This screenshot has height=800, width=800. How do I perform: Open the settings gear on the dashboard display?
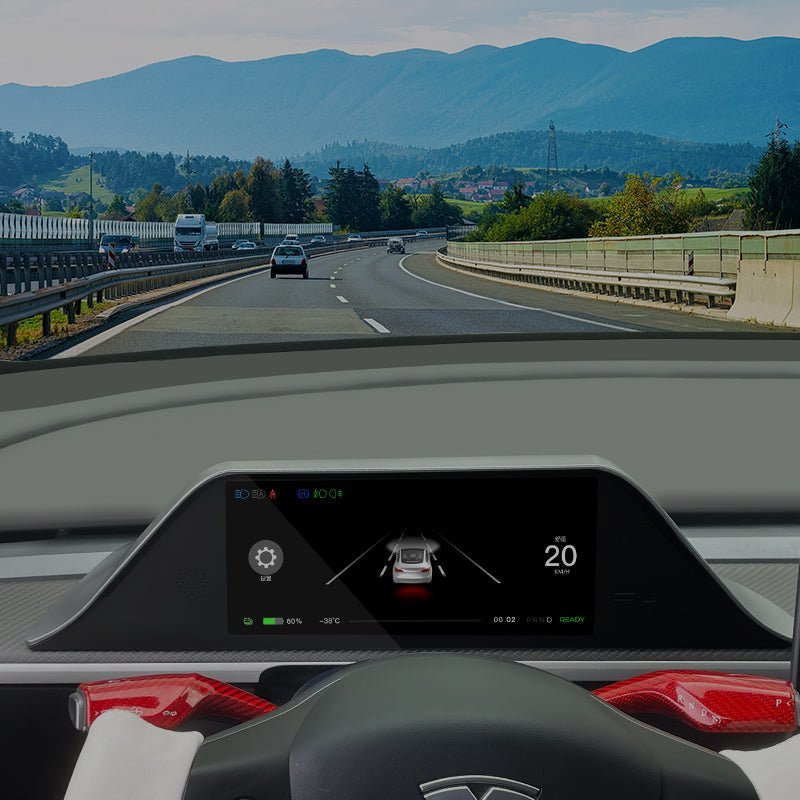pos(265,557)
